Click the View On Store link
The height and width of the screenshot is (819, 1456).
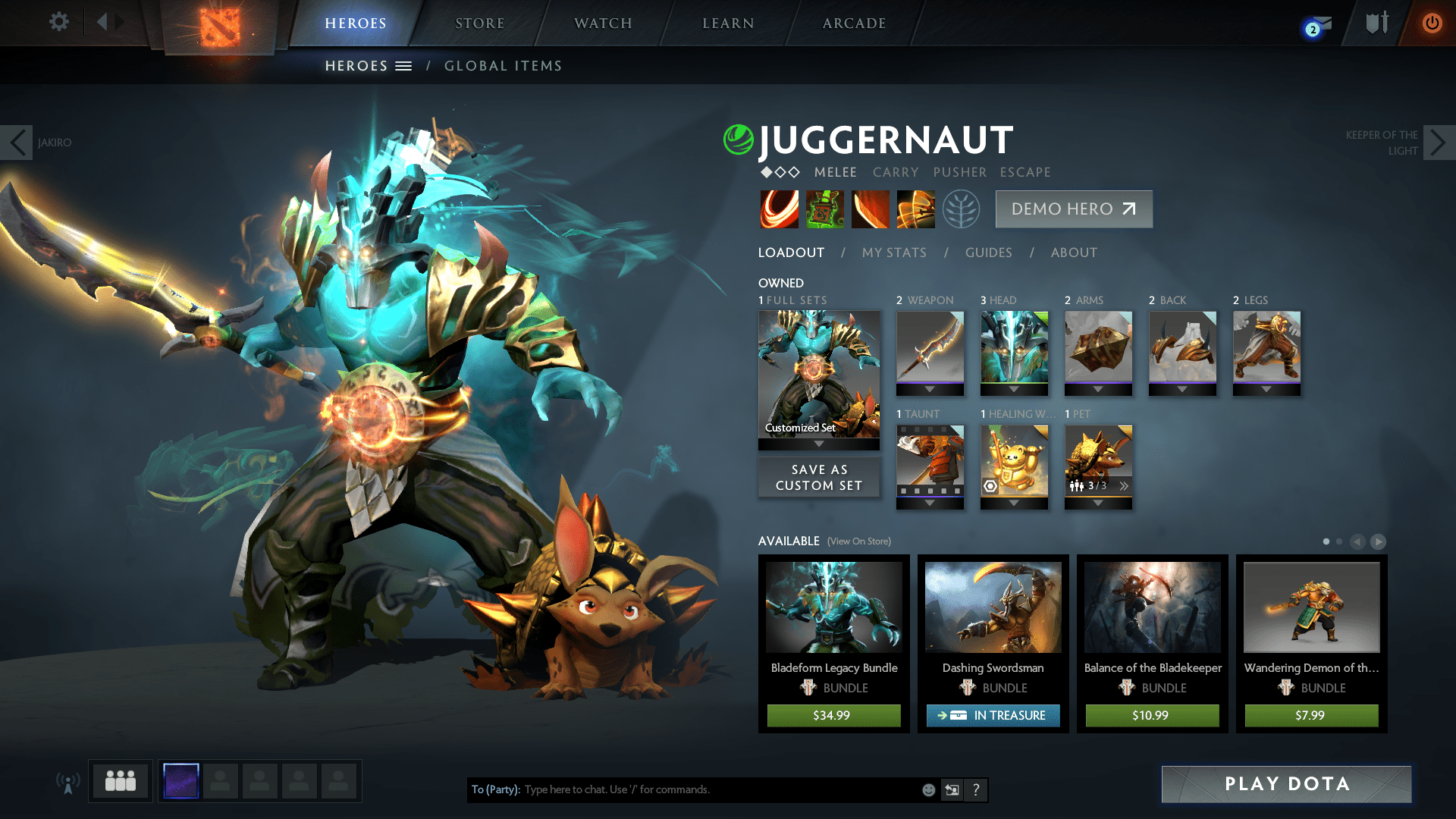pos(858,541)
